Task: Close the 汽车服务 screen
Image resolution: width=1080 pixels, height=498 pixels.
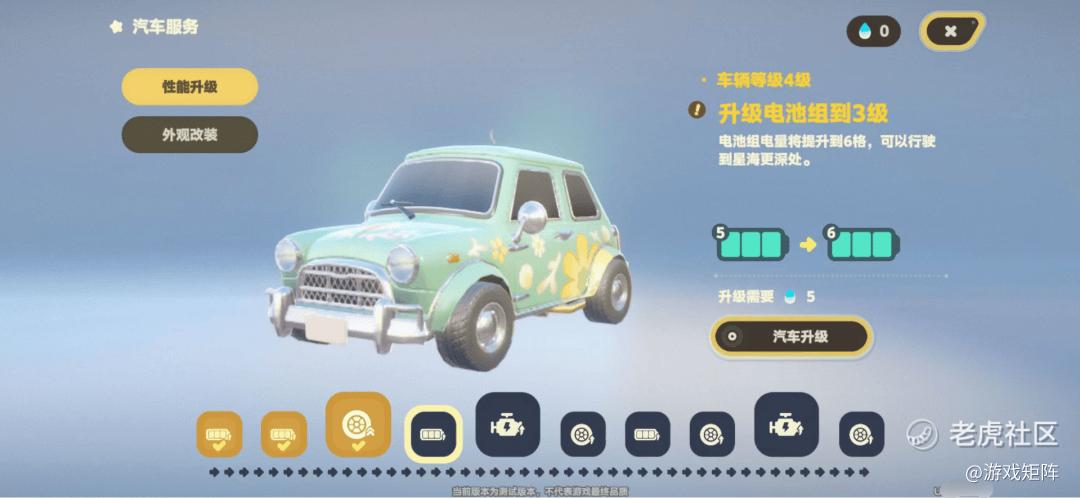Action: 951,31
